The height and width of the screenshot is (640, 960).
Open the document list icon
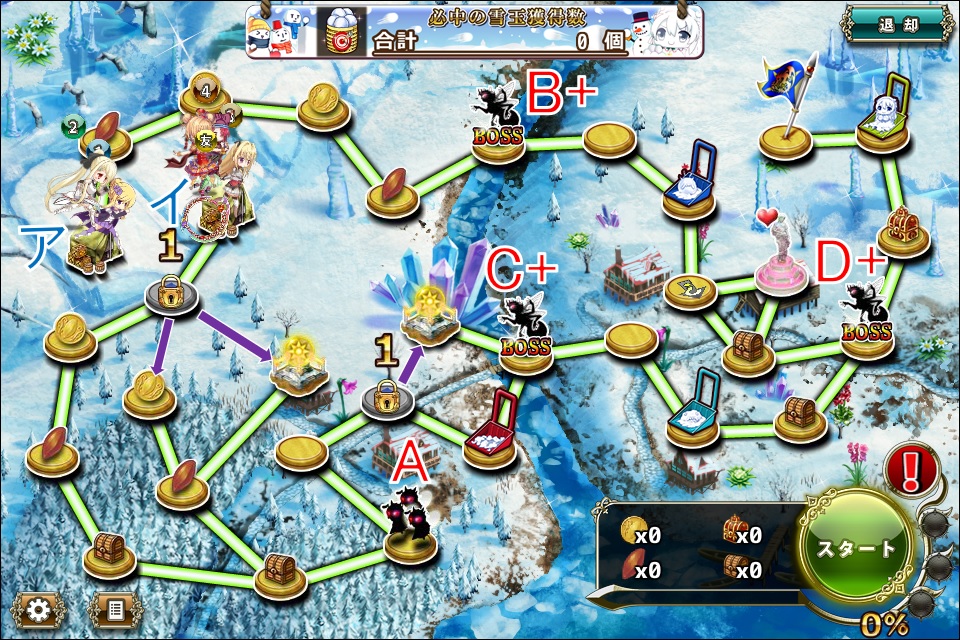pyautogui.click(x=115, y=608)
